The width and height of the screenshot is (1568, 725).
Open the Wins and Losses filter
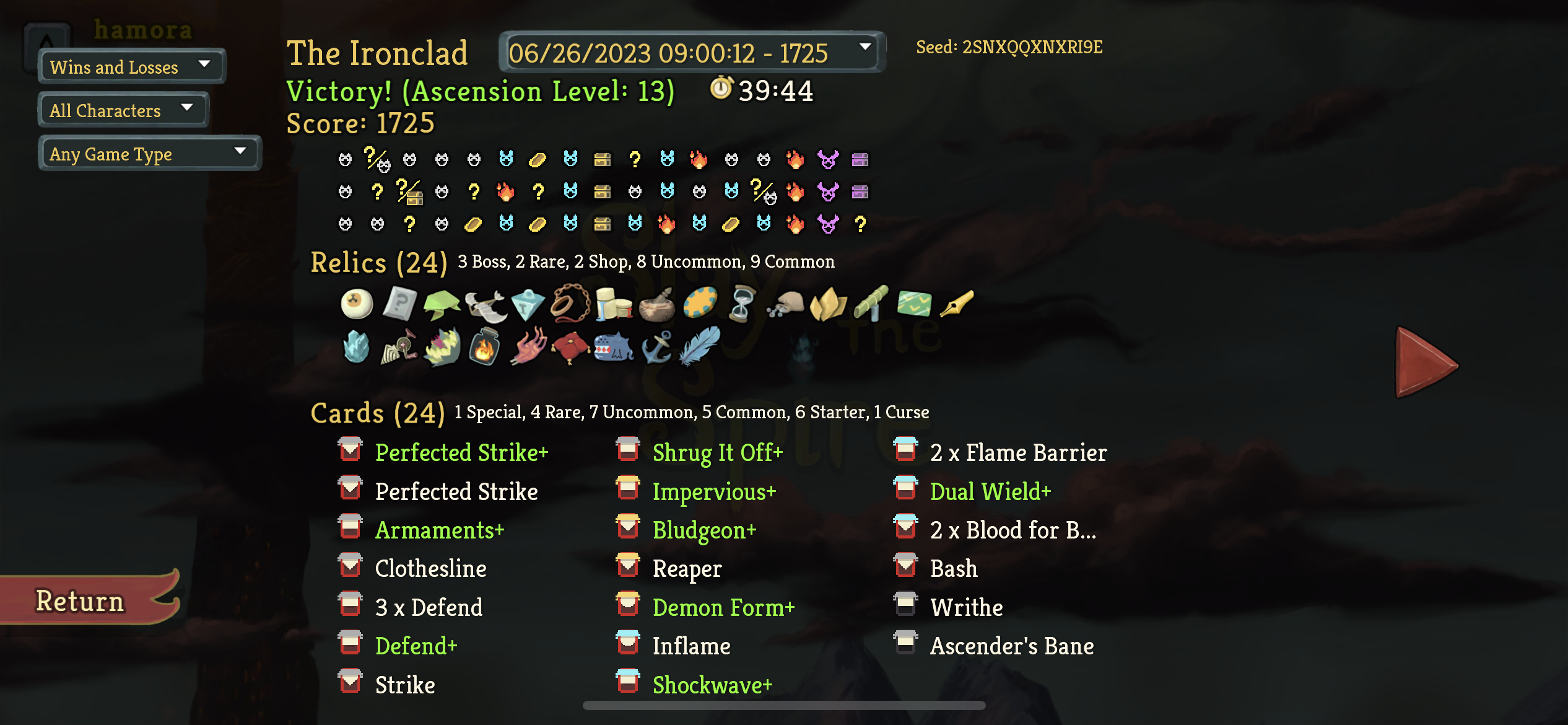(131, 66)
